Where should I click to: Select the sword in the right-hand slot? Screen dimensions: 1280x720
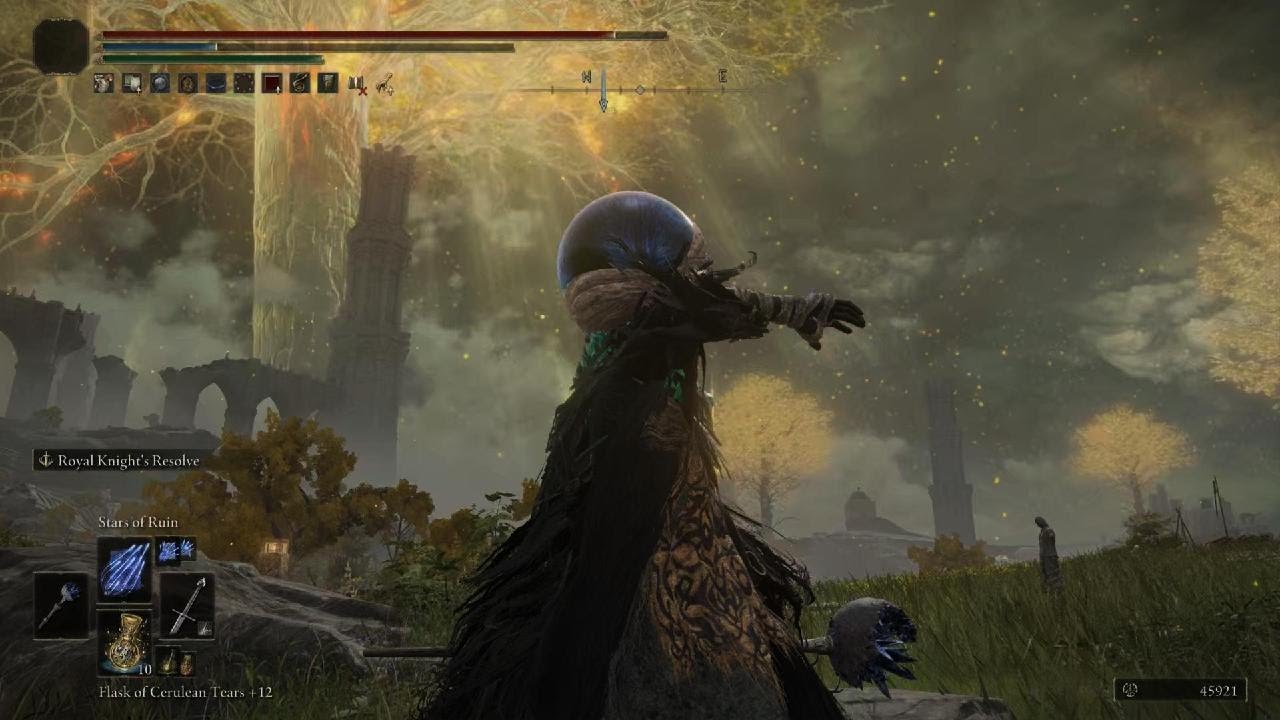tap(186, 606)
